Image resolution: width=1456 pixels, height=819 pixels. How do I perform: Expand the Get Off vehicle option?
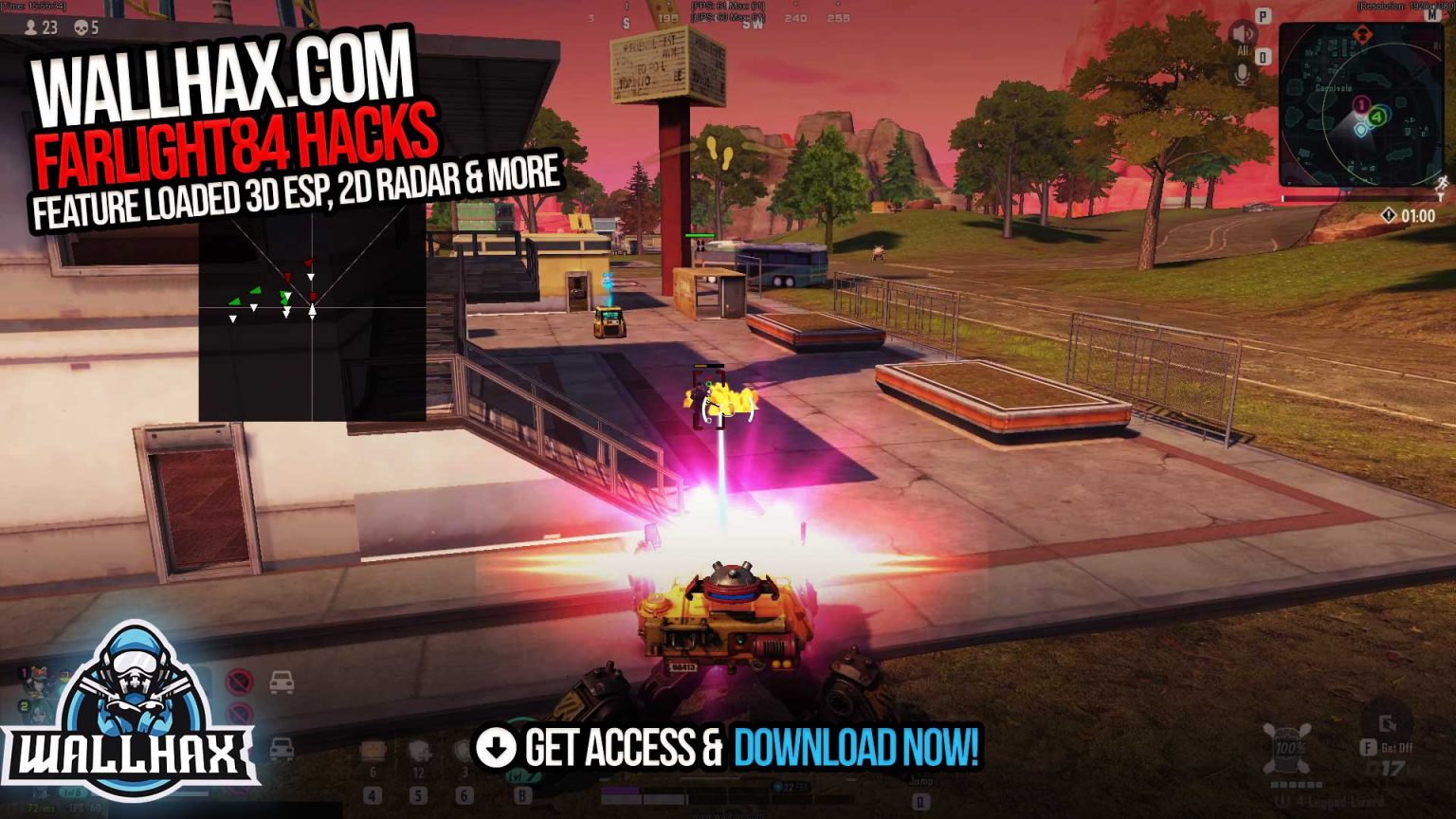click(1395, 747)
